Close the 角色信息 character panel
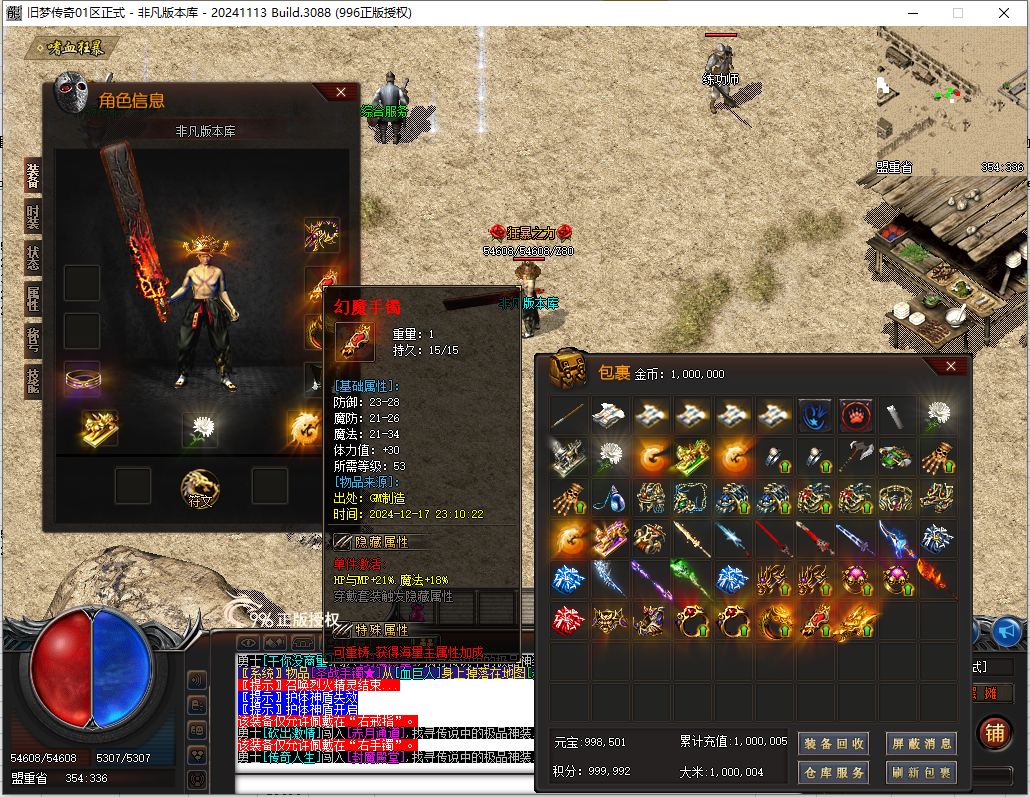1030x797 pixels. [x=341, y=92]
